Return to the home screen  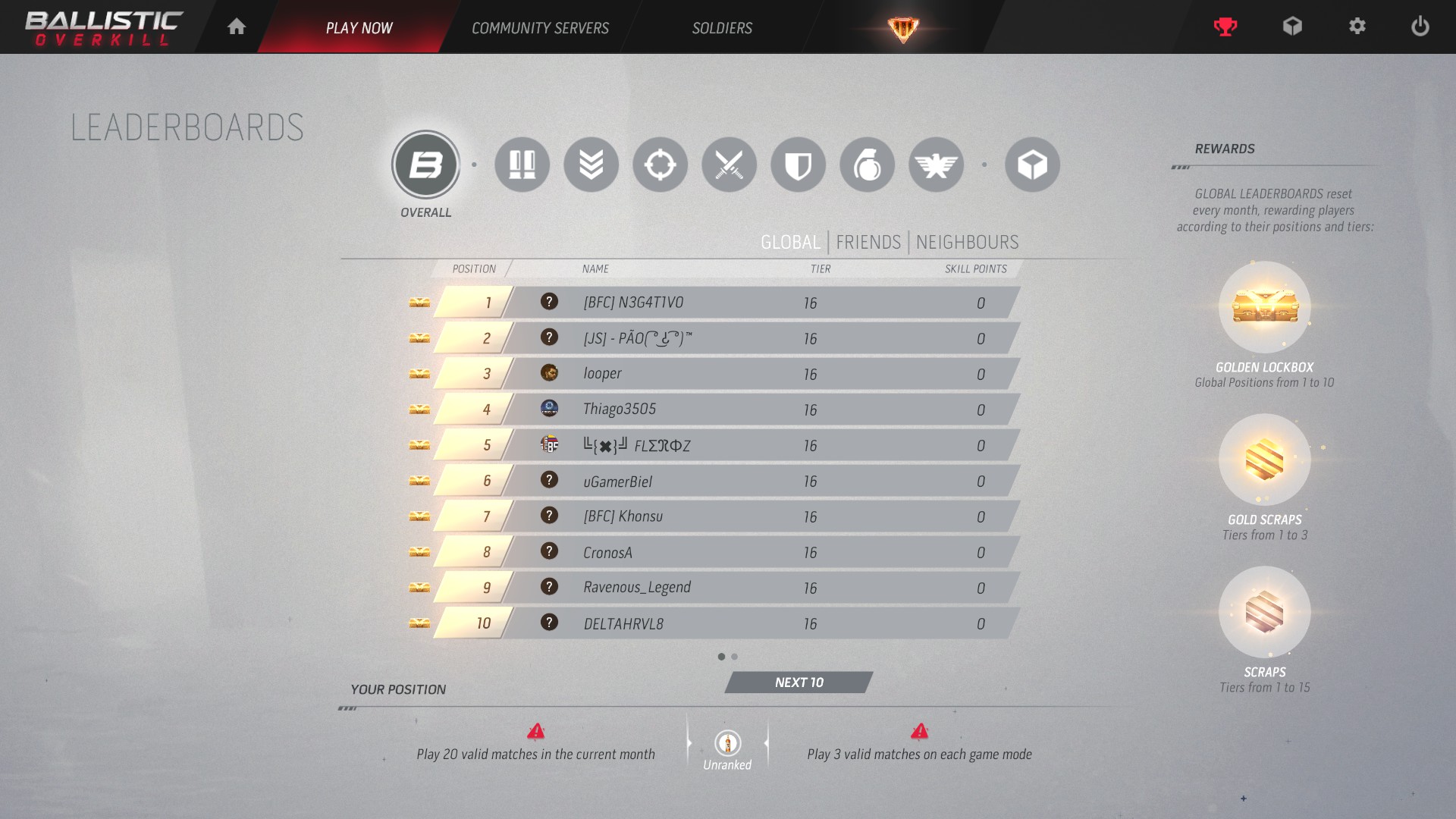tap(237, 27)
